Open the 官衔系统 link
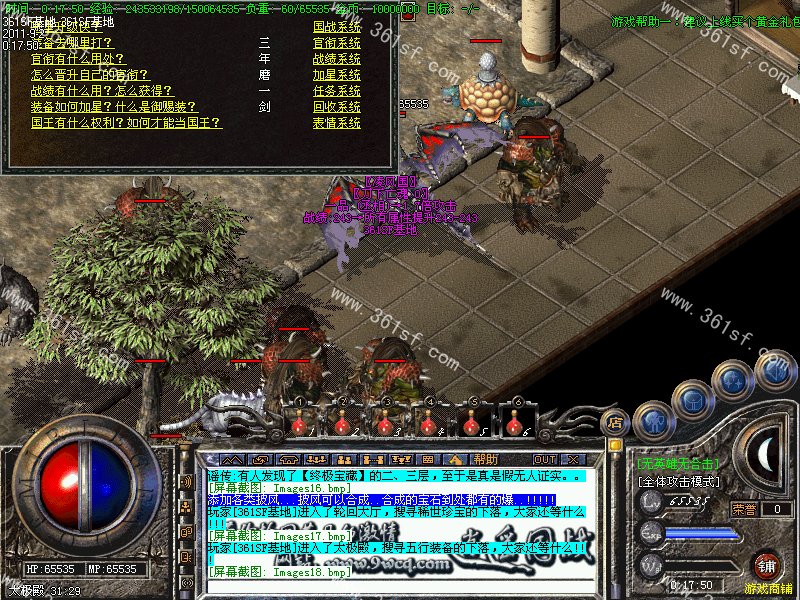This screenshot has height=600, width=800. [x=336, y=43]
